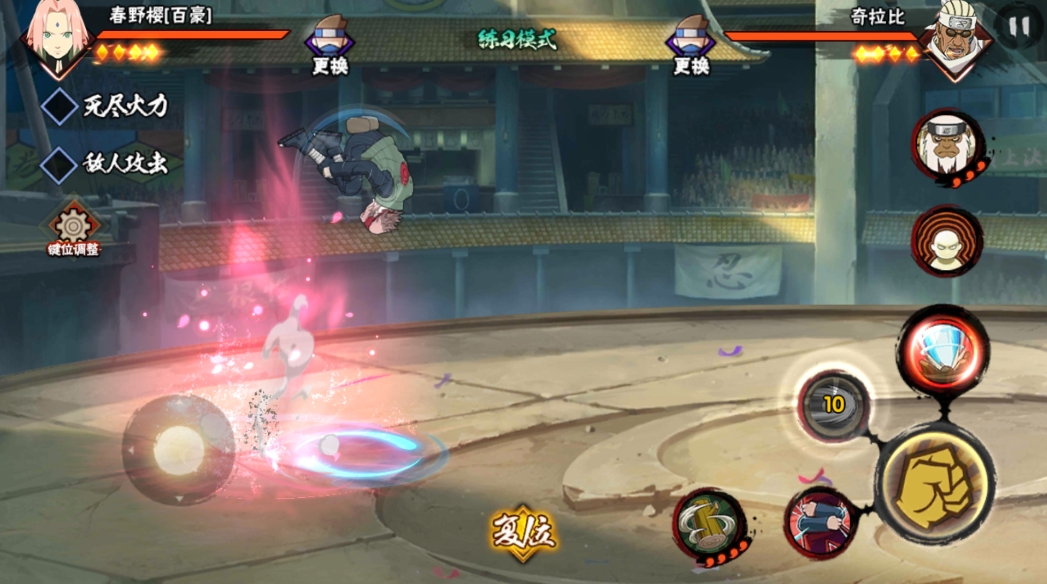Use the blue crystal ultimate skill
This screenshot has width=1047, height=584.
(x=941, y=350)
